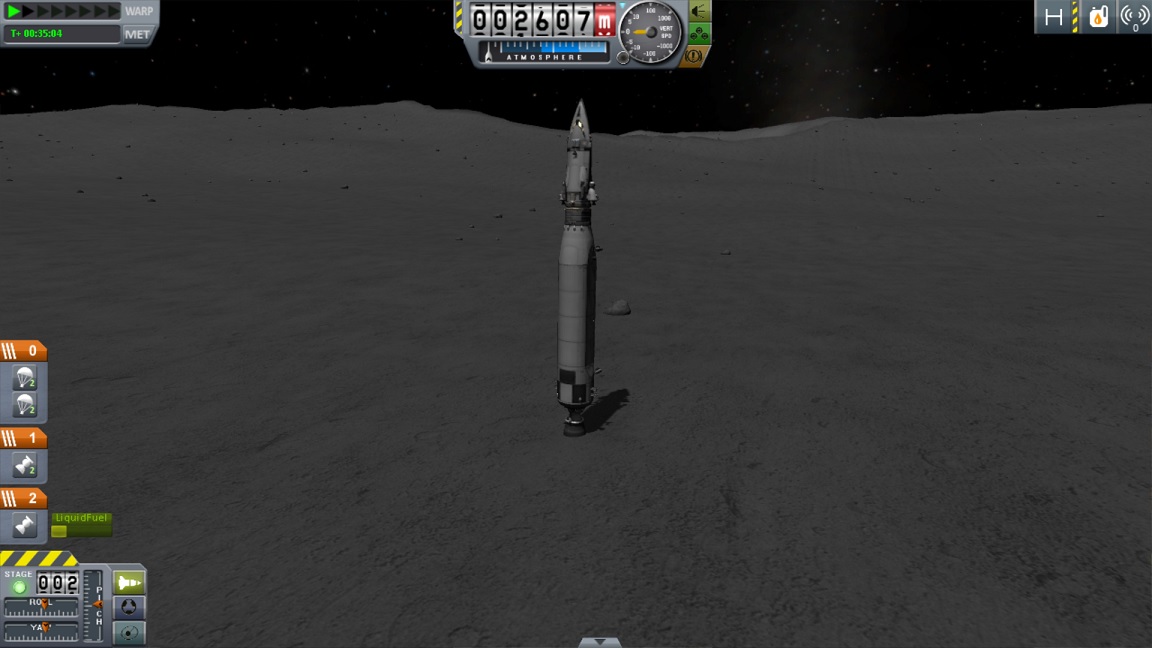
Task: Select the stage 2 orange header
Action: coord(23,498)
